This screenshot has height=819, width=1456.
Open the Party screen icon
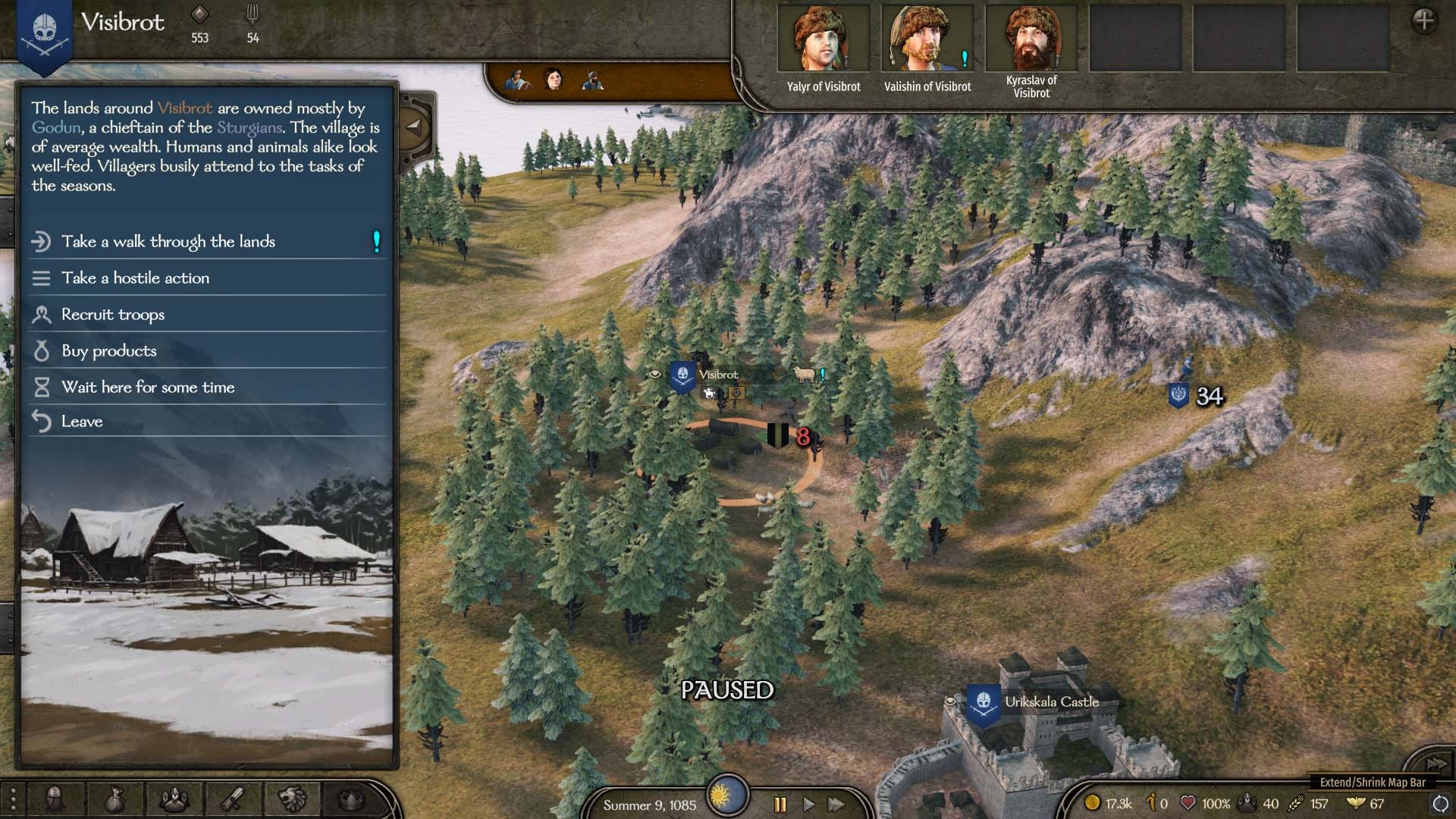(175, 799)
